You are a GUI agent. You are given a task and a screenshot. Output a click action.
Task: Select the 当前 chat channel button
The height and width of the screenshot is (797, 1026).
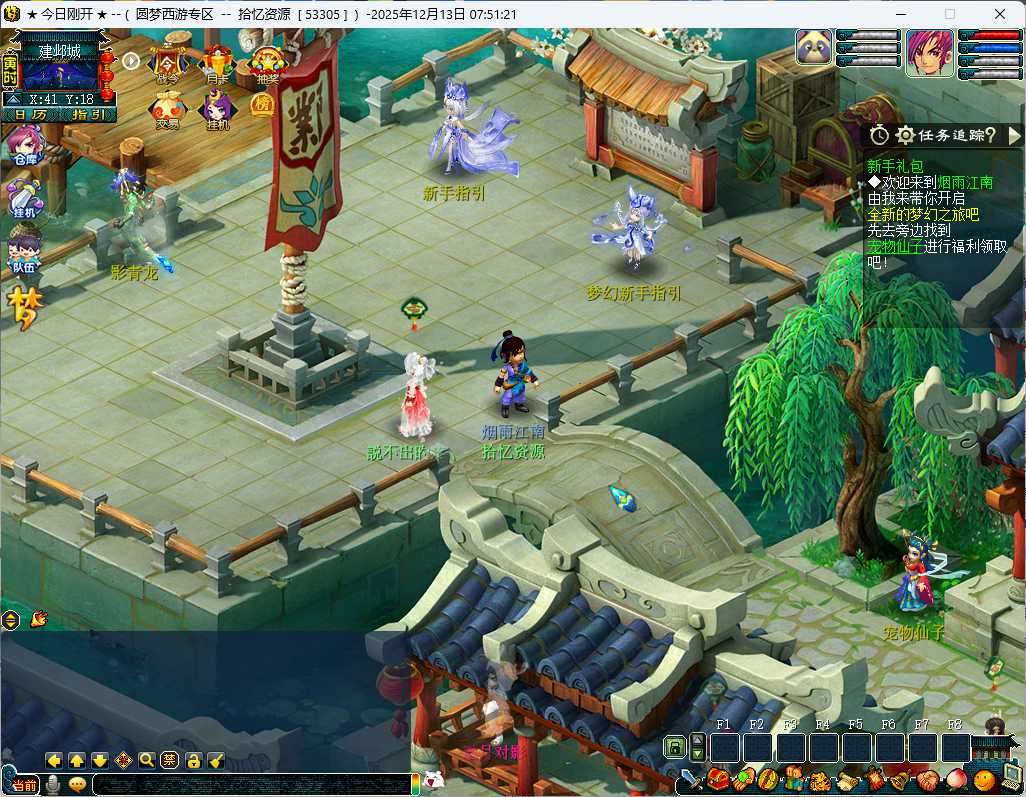tap(25, 785)
